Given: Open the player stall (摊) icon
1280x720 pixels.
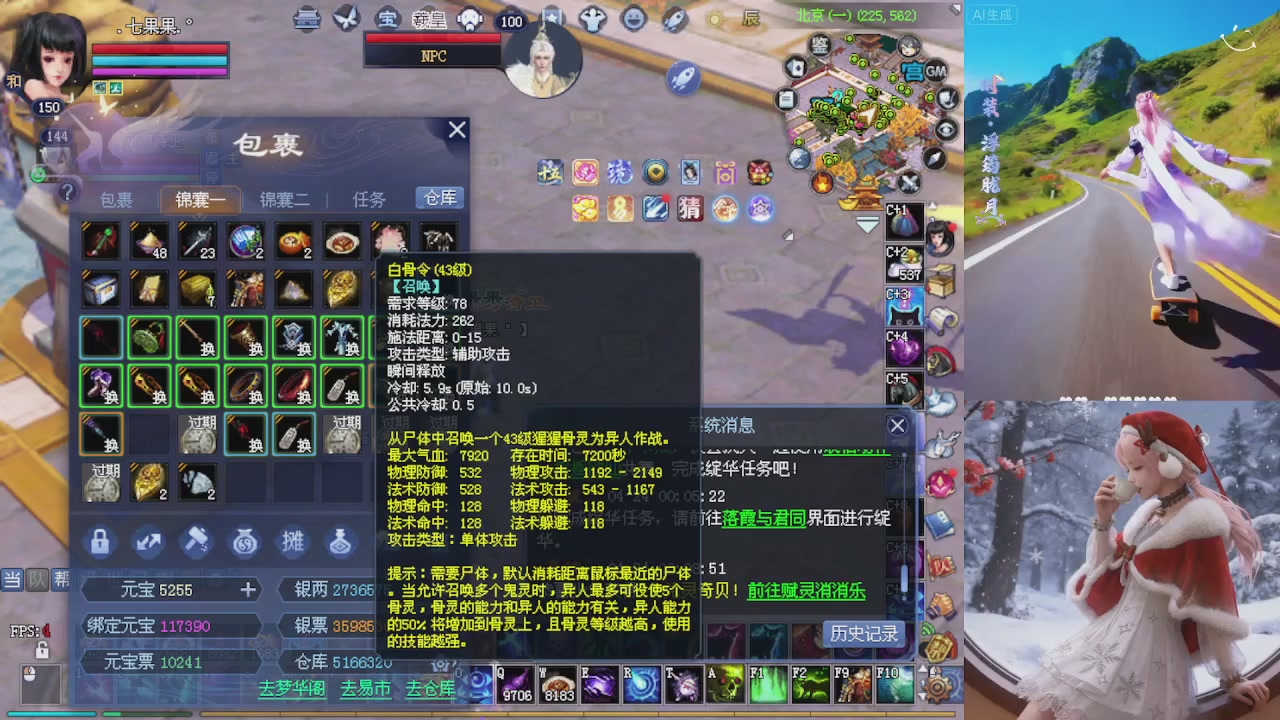Looking at the screenshot, I should [x=291, y=541].
